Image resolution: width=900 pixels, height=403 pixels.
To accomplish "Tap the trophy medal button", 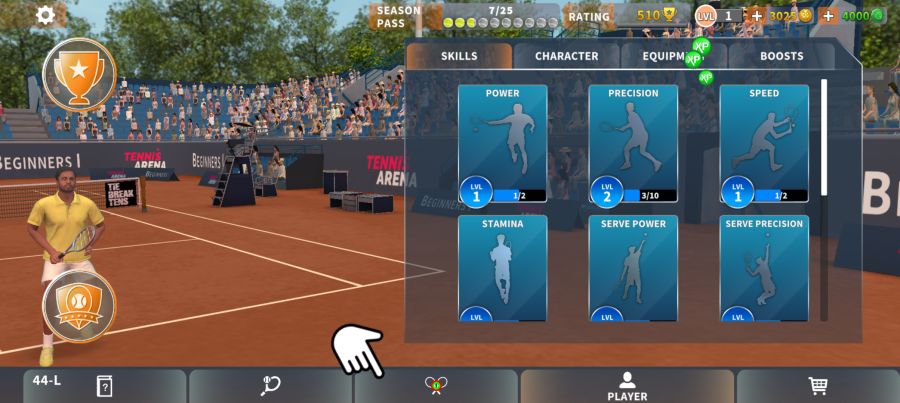I will [x=79, y=72].
